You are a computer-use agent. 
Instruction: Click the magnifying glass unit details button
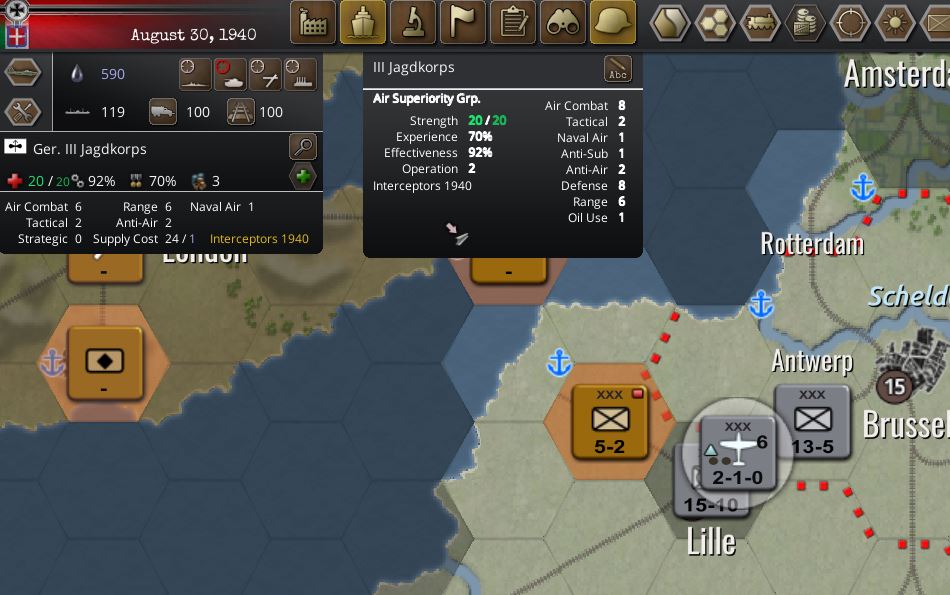pyautogui.click(x=302, y=148)
